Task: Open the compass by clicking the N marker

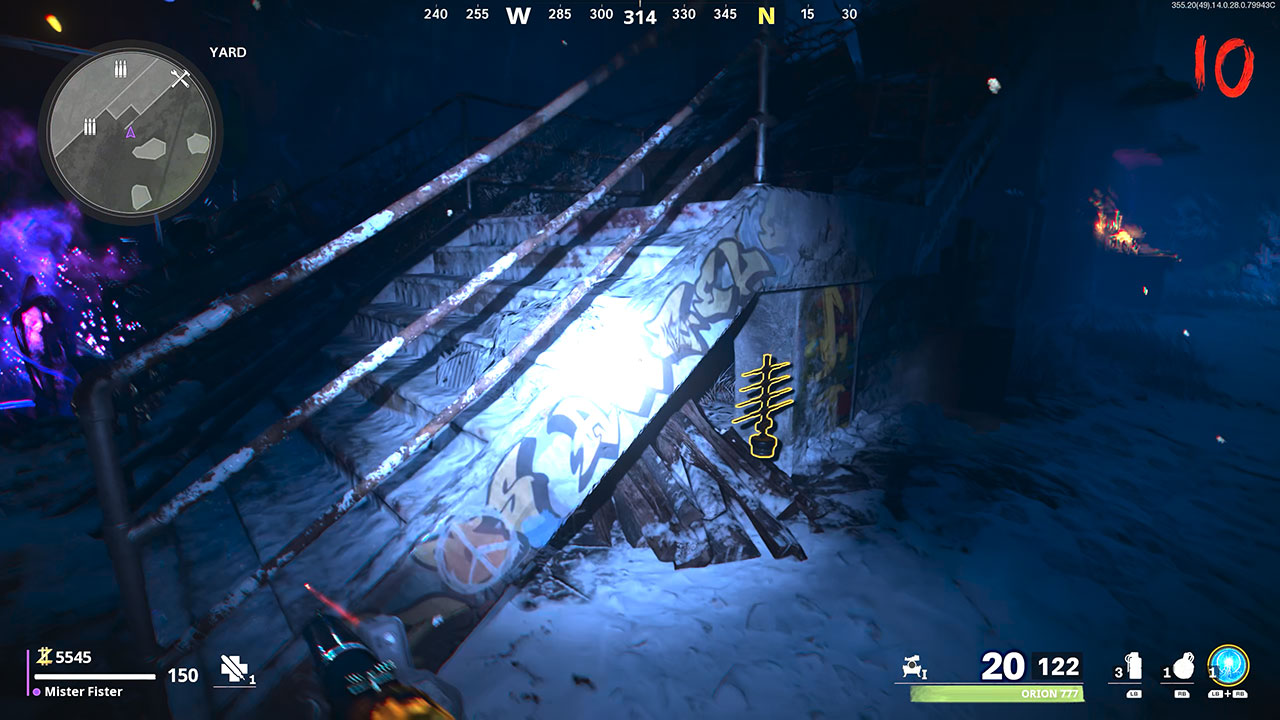Action: click(x=767, y=16)
